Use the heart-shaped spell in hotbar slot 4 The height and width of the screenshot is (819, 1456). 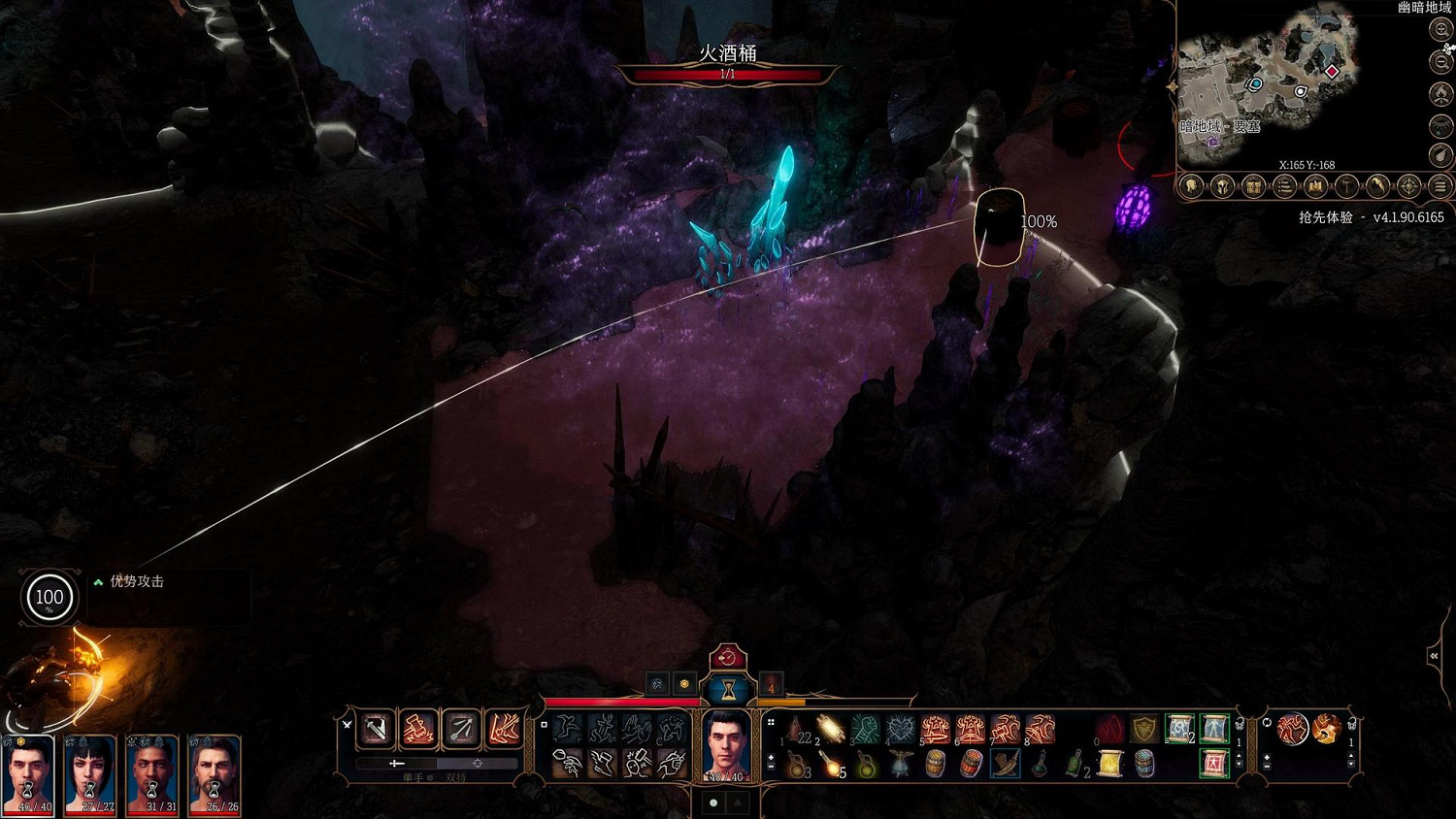coord(901,730)
